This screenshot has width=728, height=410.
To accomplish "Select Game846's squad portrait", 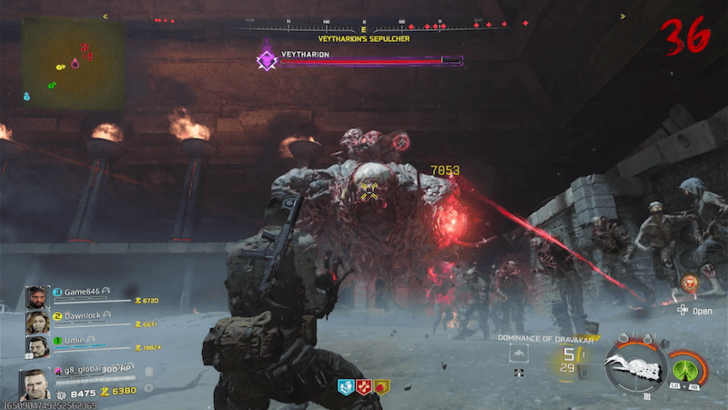I will pyautogui.click(x=36, y=297).
